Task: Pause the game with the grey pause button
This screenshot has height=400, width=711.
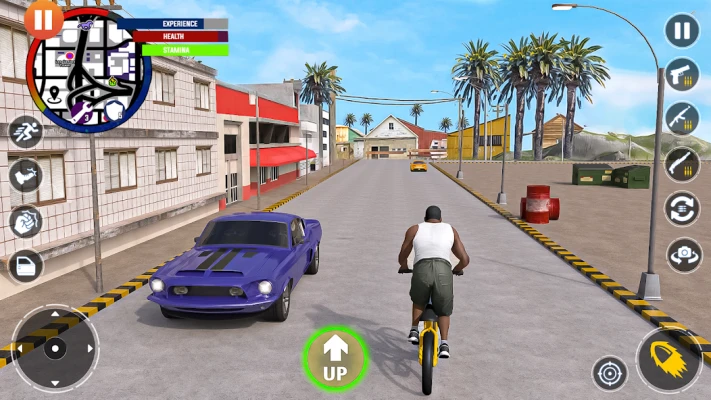Action: coord(682,30)
